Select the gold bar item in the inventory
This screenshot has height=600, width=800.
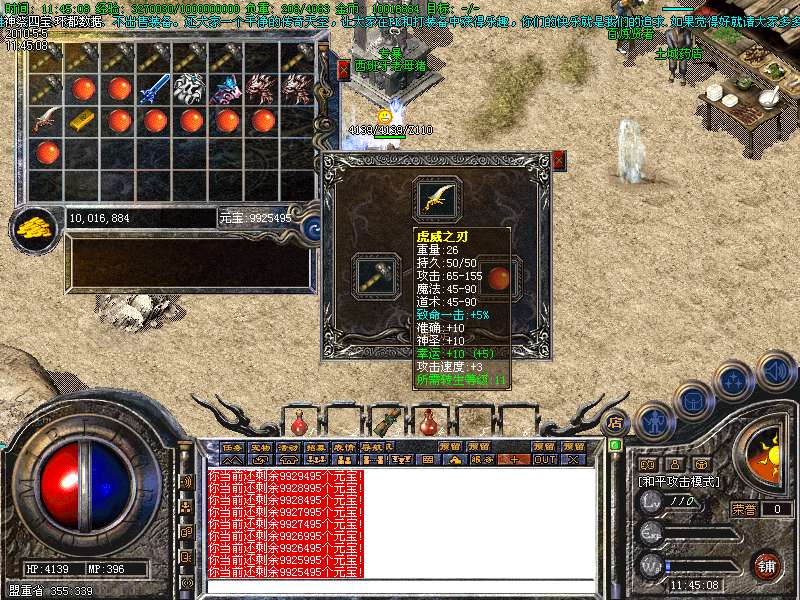(x=83, y=121)
